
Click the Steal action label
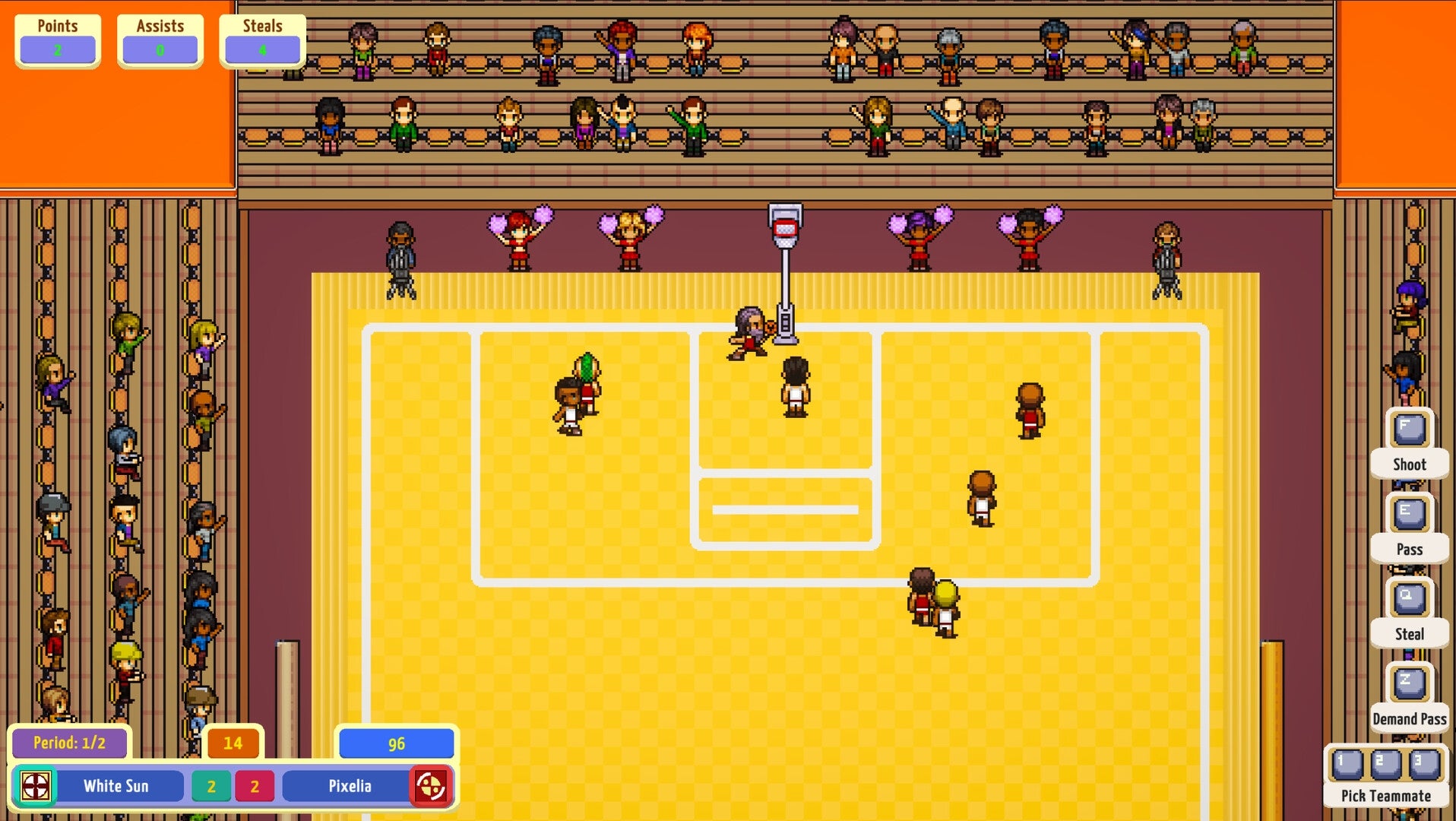[1409, 633]
